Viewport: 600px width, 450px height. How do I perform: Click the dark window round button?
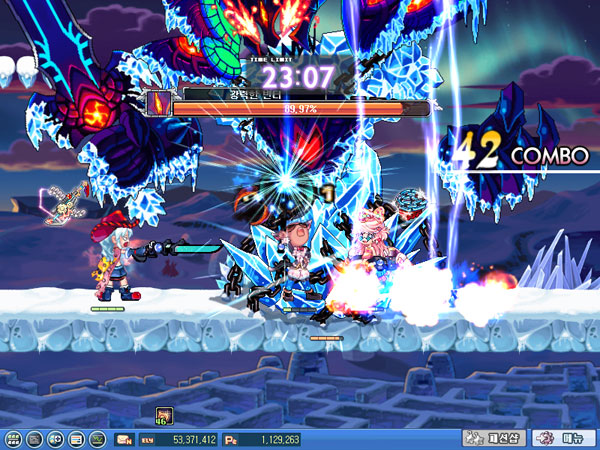[x=34, y=439]
